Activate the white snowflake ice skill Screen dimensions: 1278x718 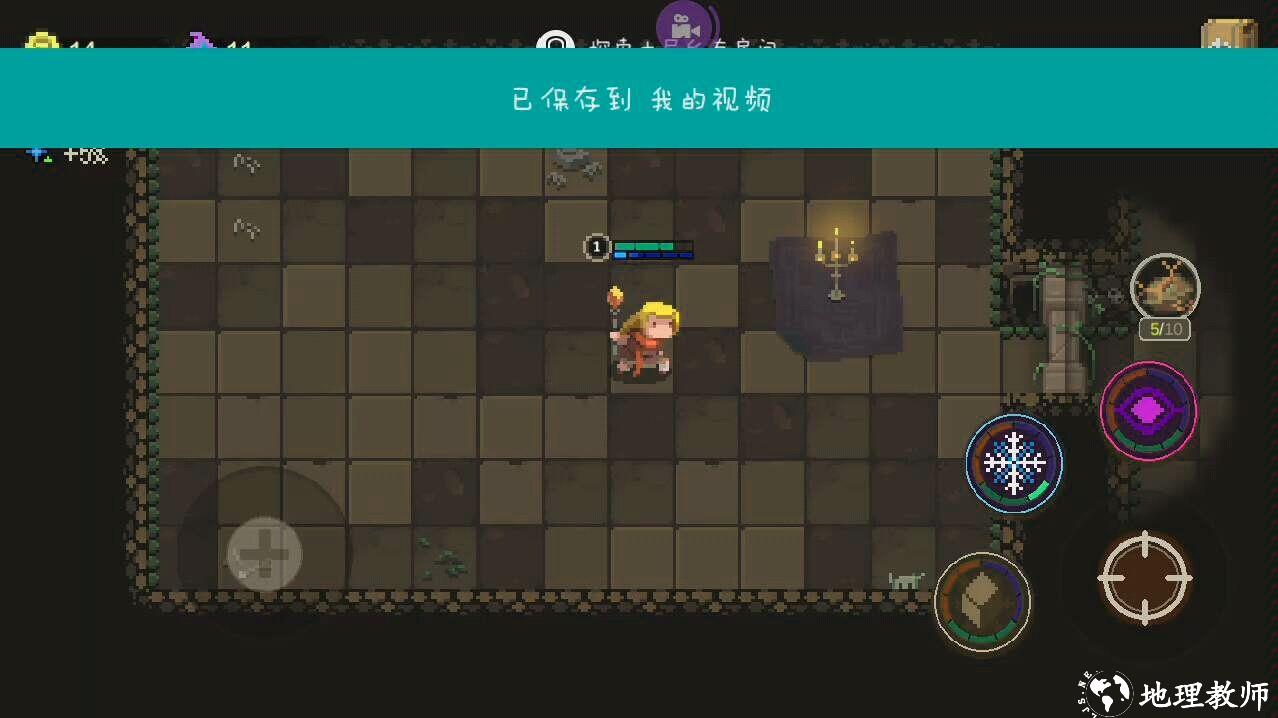pyautogui.click(x=1014, y=464)
